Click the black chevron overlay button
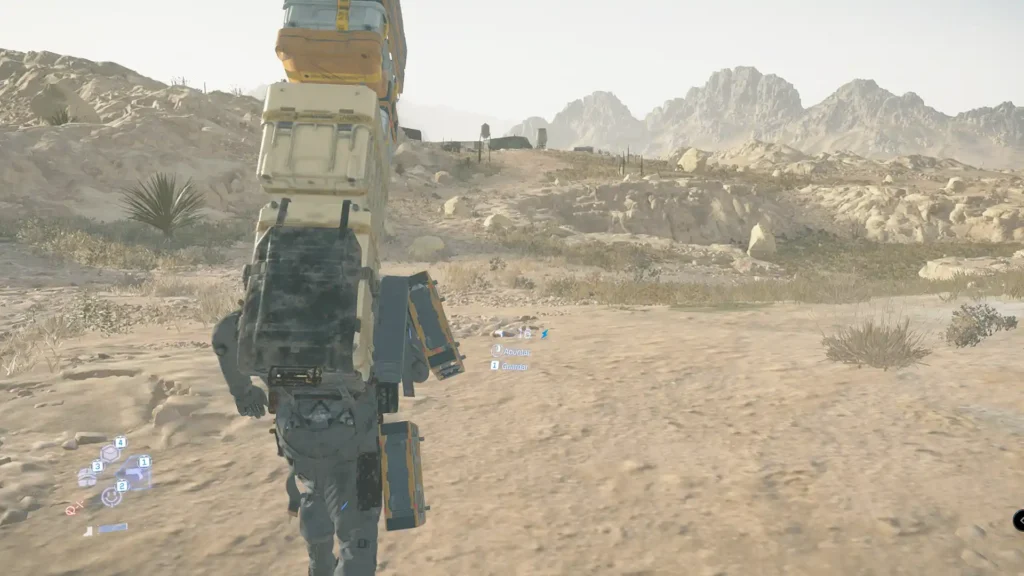1024x576 pixels. point(1019,520)
